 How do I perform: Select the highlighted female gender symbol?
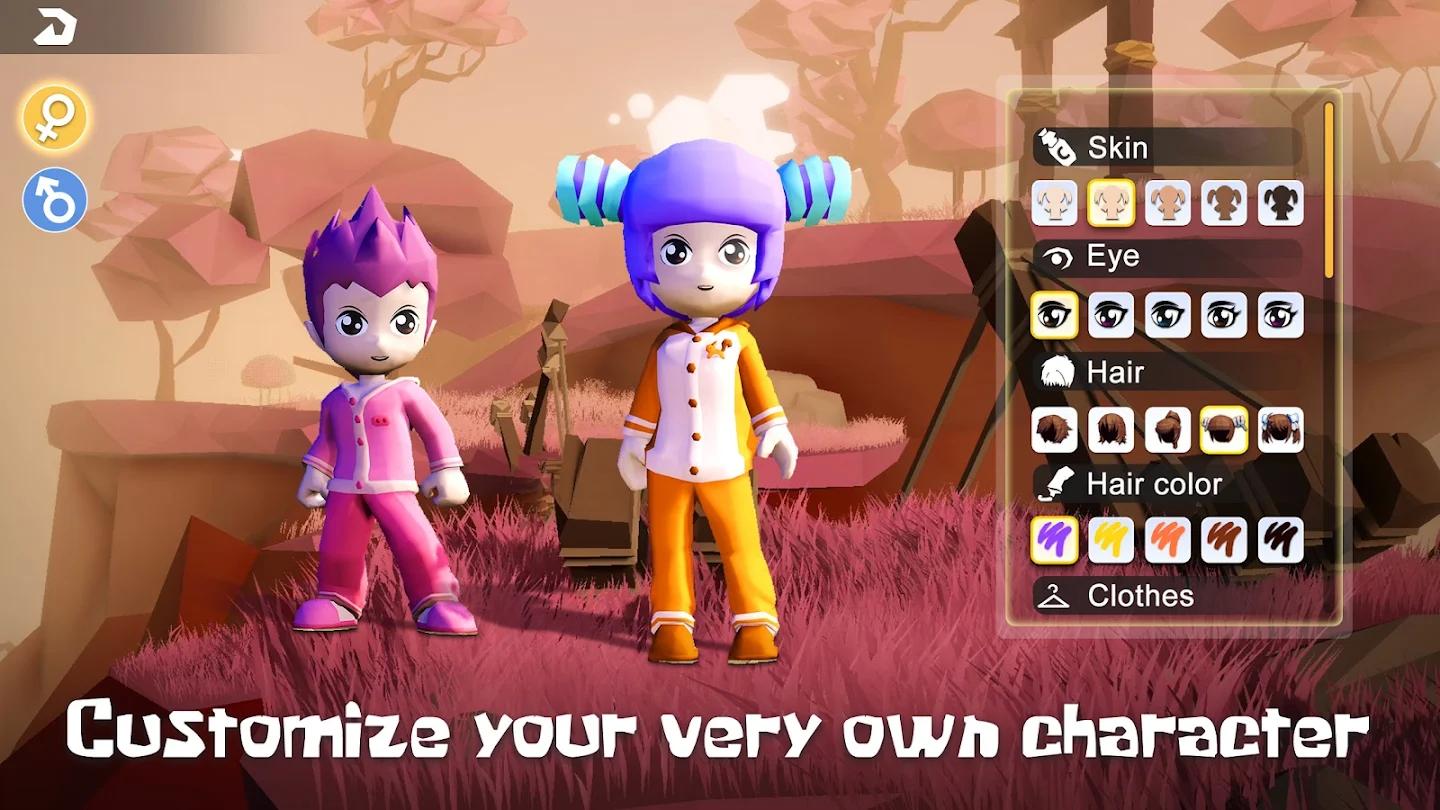tap(55, 116)
